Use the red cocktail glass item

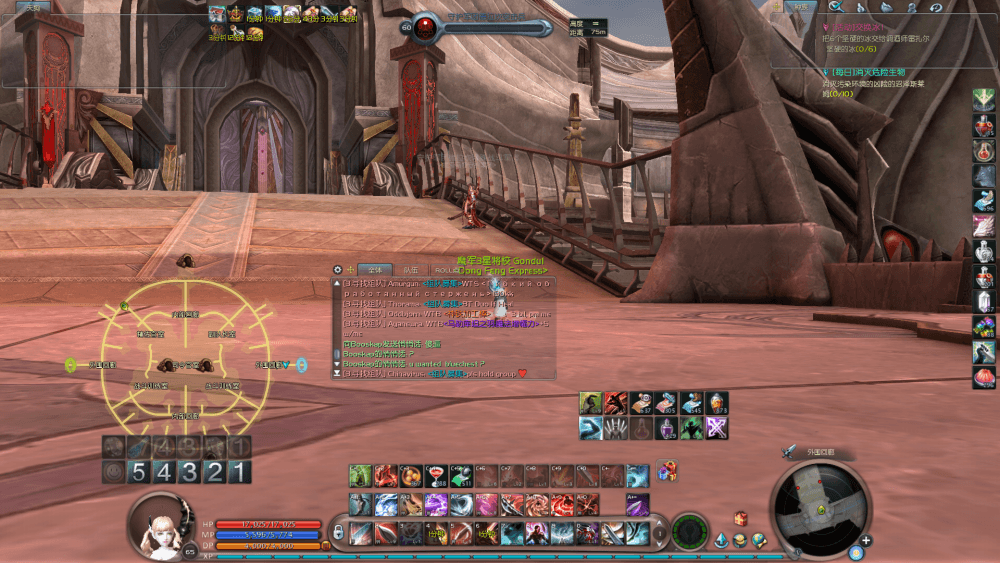(x=435, y=476)
